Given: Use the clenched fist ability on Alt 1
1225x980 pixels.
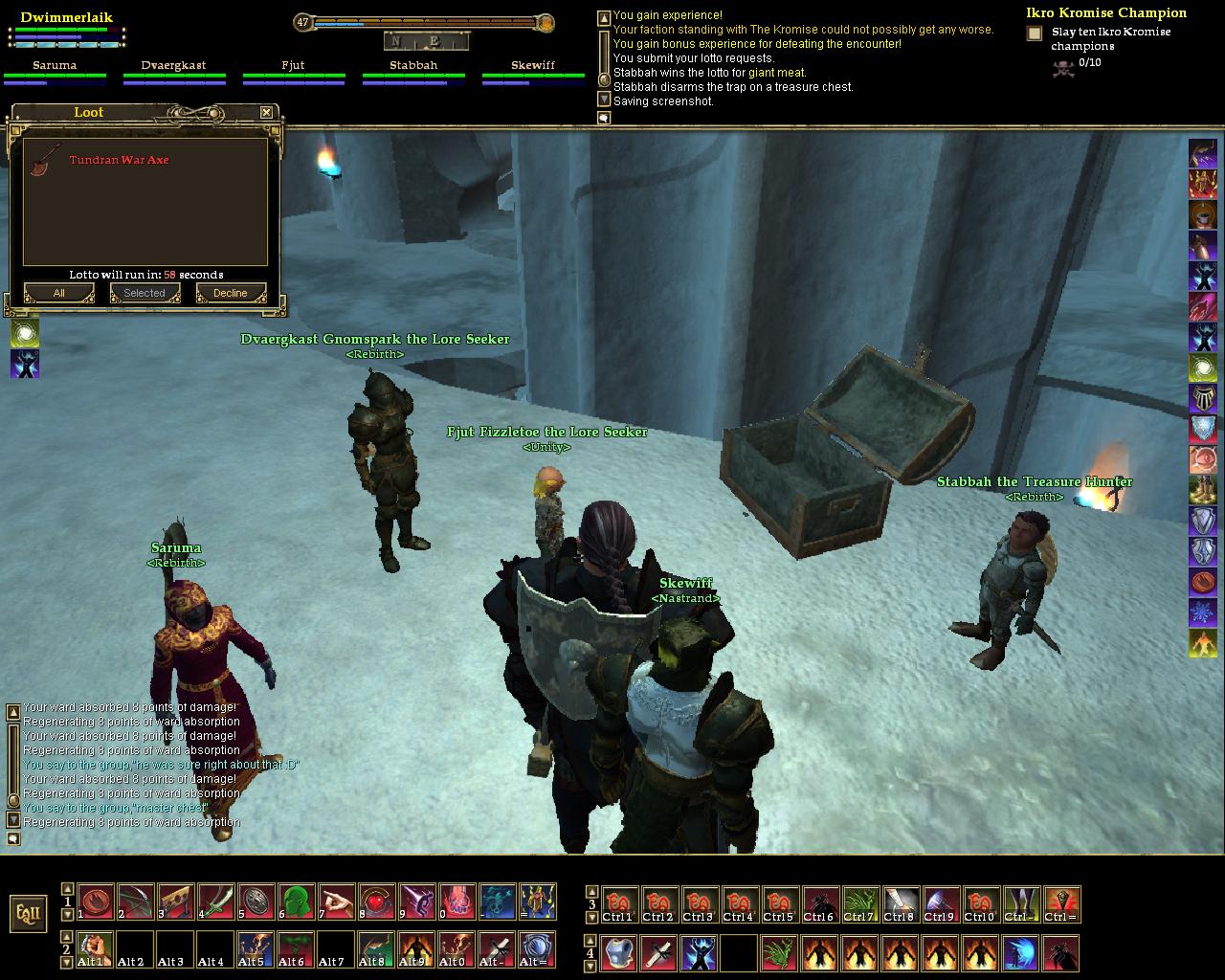Looking at the screenshot, I should click(95, 948).
